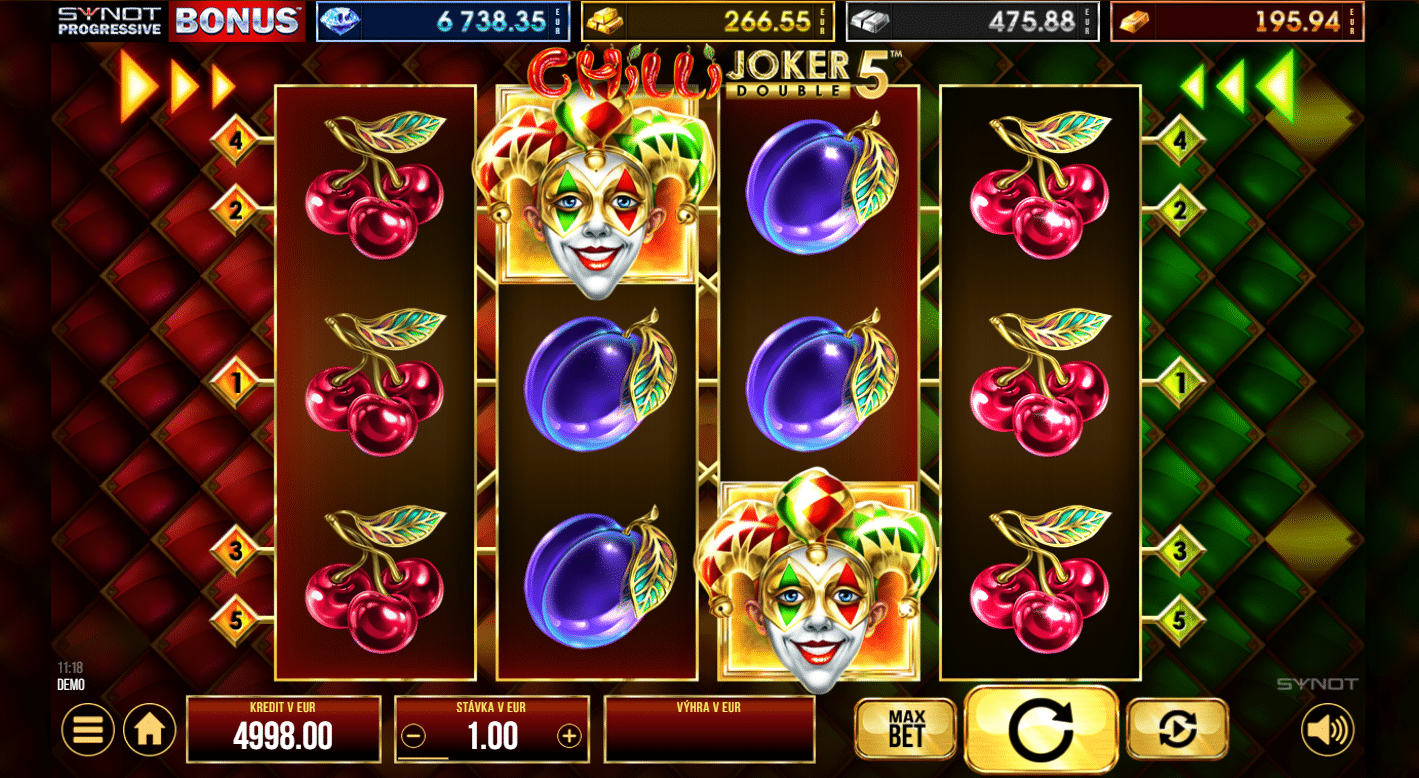This screenshot has height=778, width=1419.
Task: Toggle payline 5 on the left side
Action: (236, 621)
